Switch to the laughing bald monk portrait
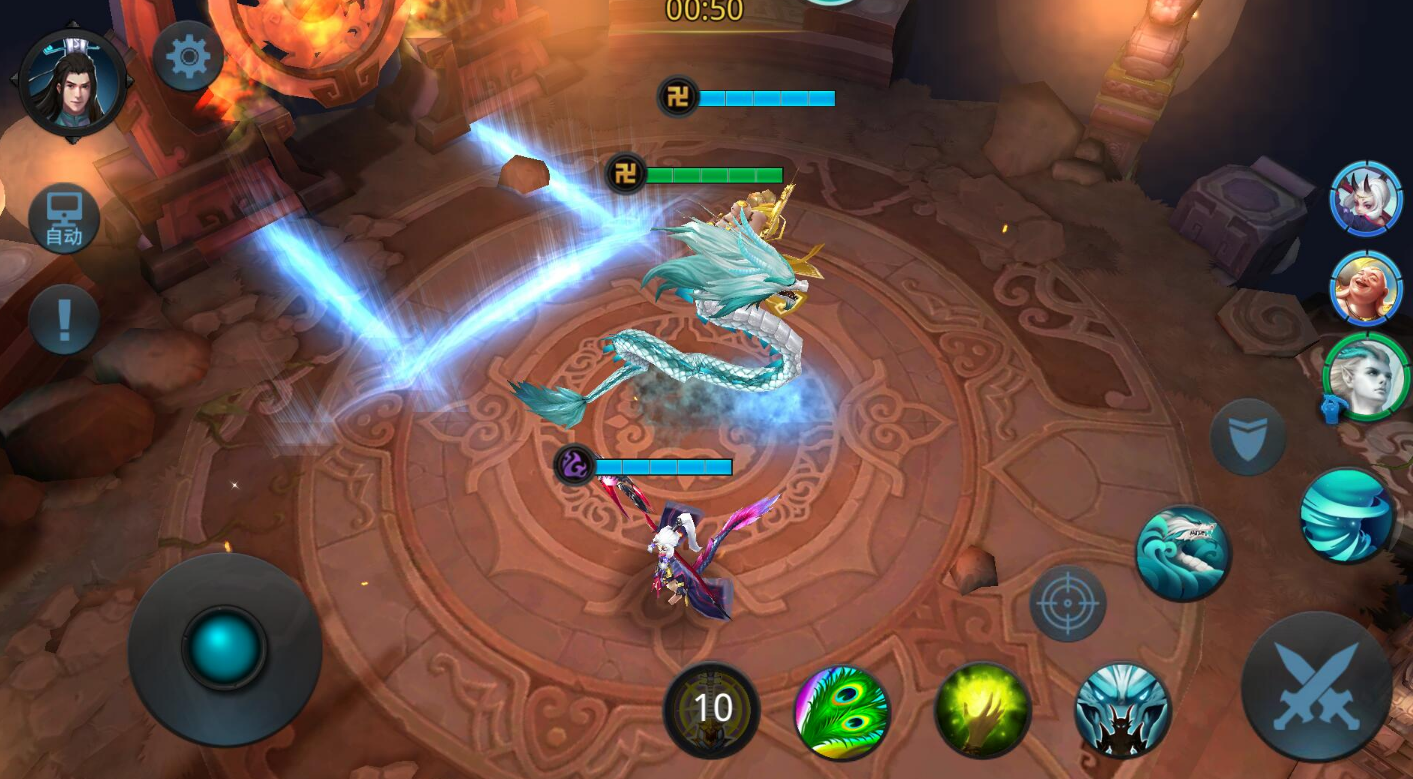This screenshot has width=1413, height=779. click(x=1366, y=289)
